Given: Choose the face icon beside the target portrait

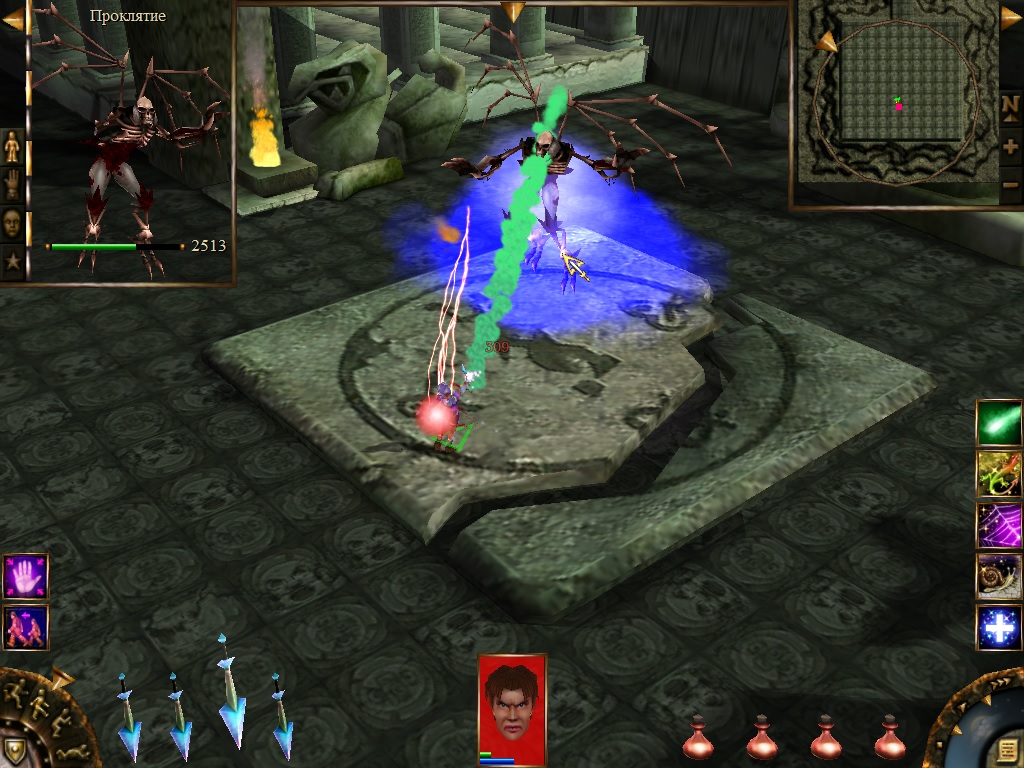Looking at the screenshot, I should (x=12, y=222).
